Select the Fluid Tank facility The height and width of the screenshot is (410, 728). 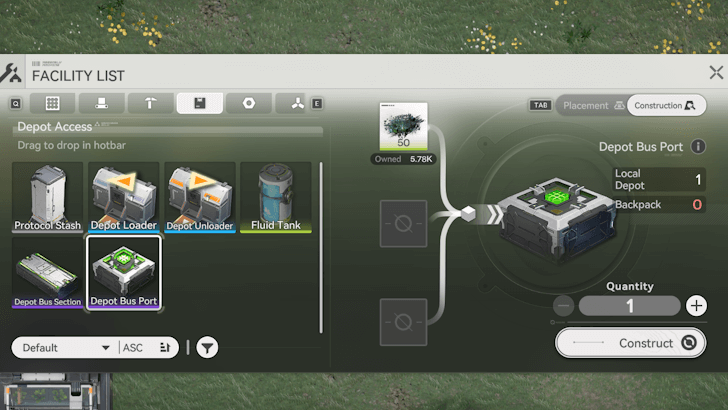(276, 197)
